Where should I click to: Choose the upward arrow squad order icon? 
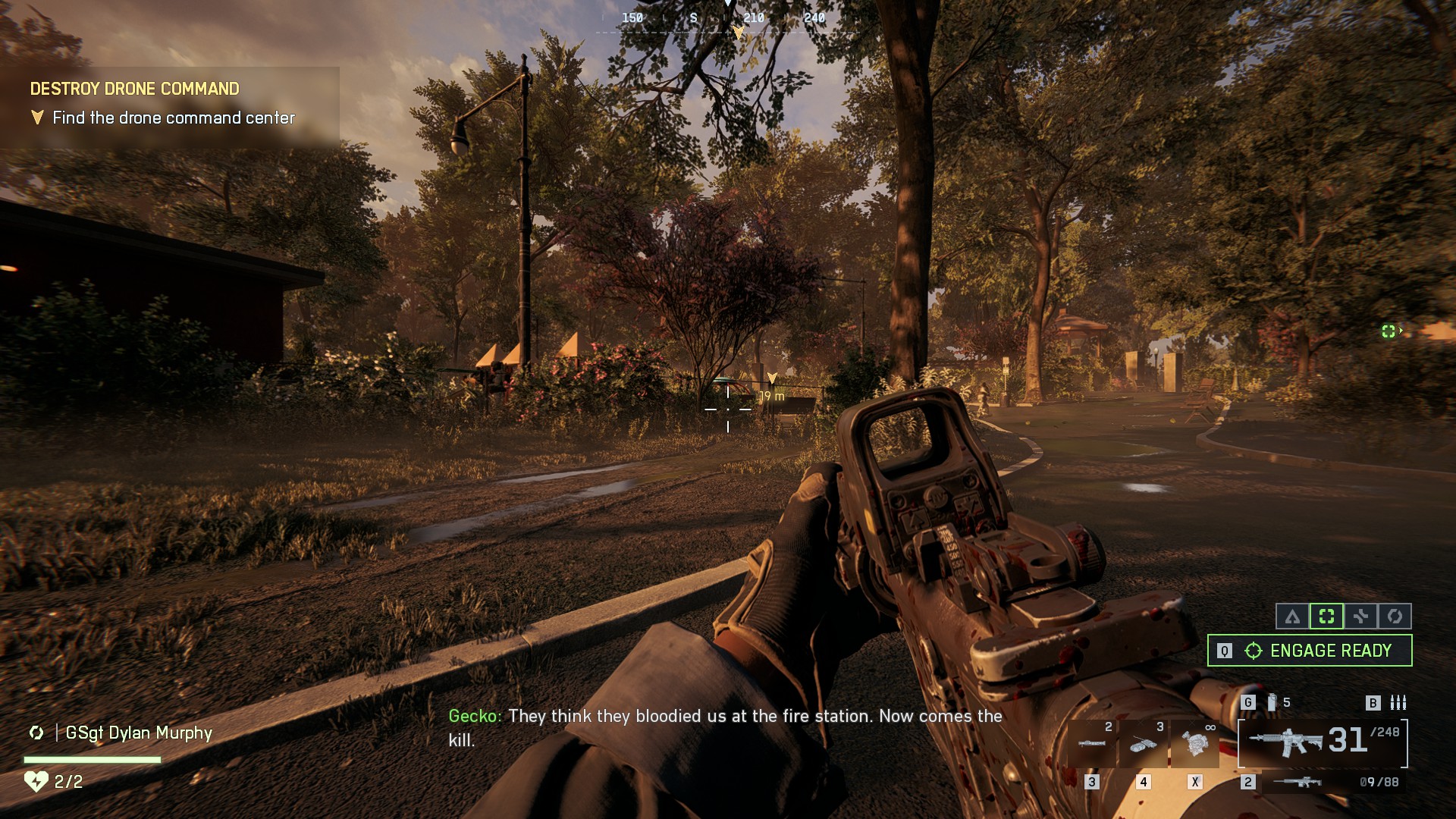point(1292,617)
